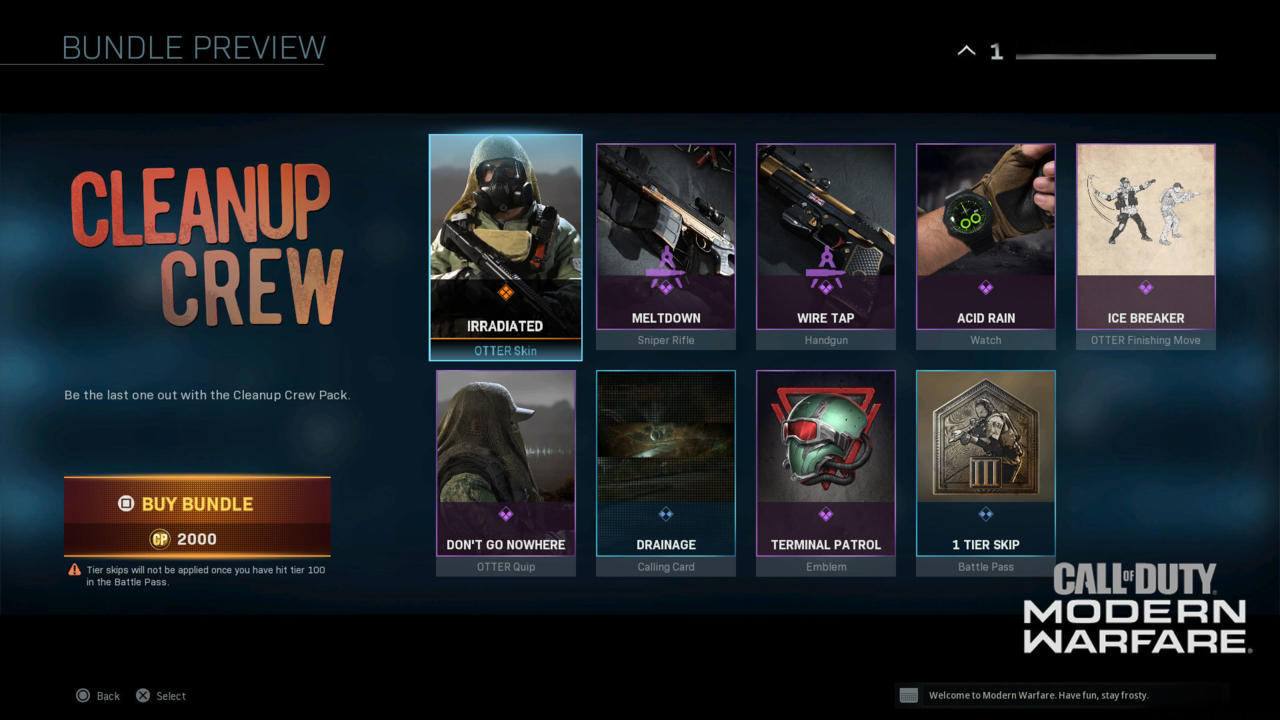Click the keyboard chat icon at bottom right
Image resolution: width=1280 pixels, height=720 pixels.
coord(908,695)
